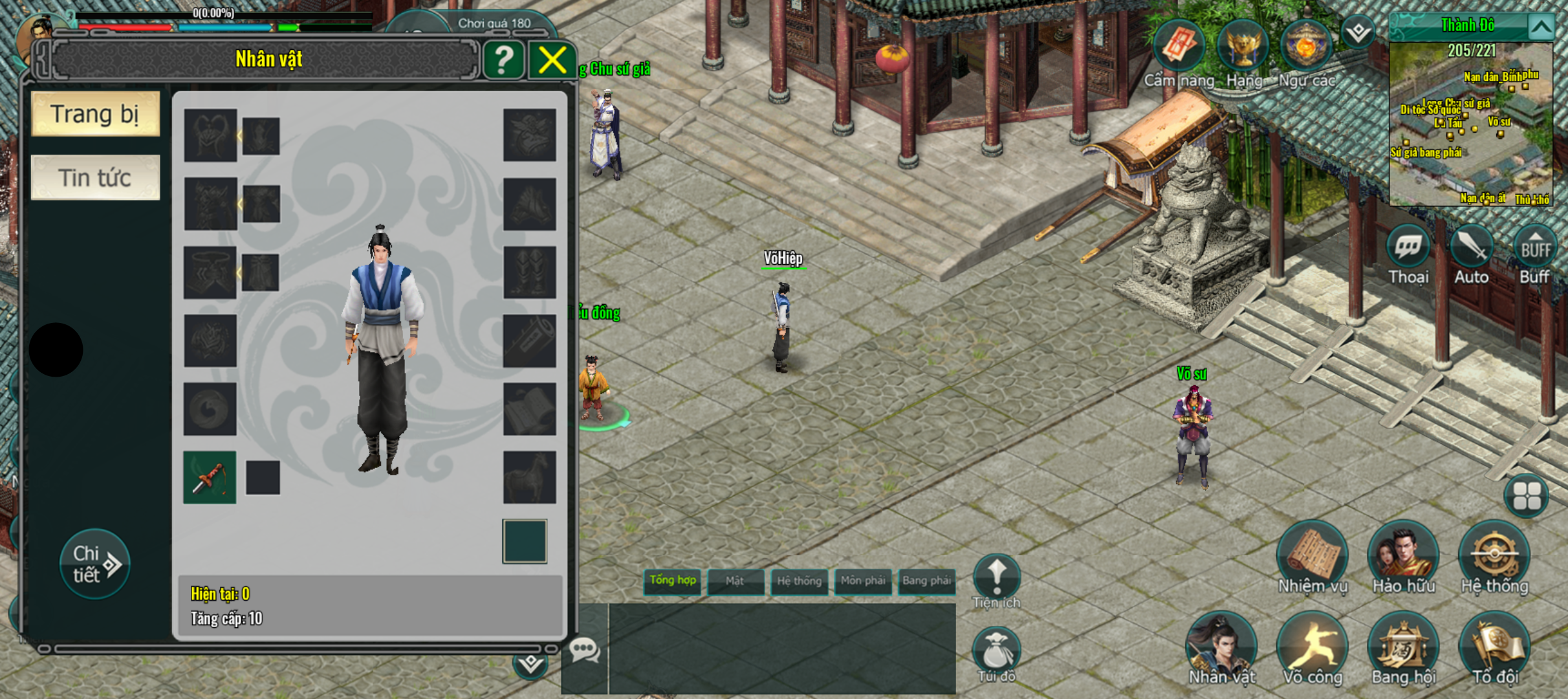Screen dimensions: 1568x699
Task: Open the Ngự các icon
Action: tap(1305, 47)
